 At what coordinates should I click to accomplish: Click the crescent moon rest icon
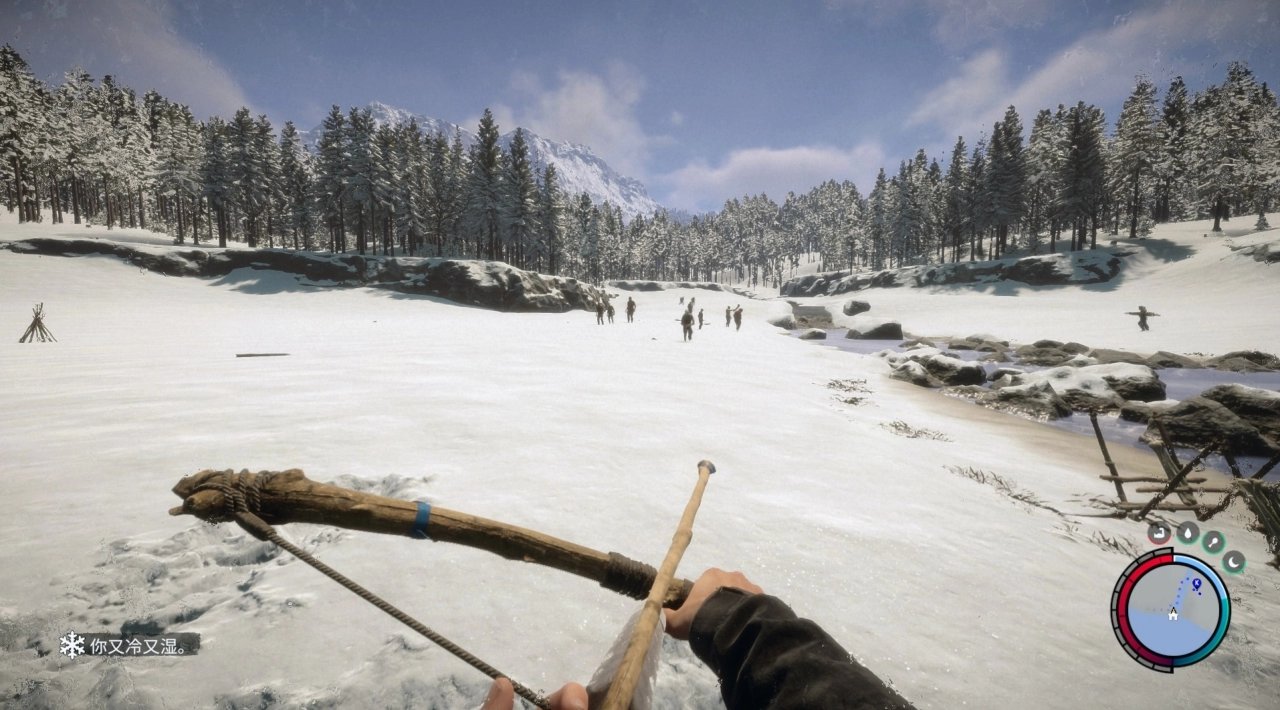point(1234,561)
